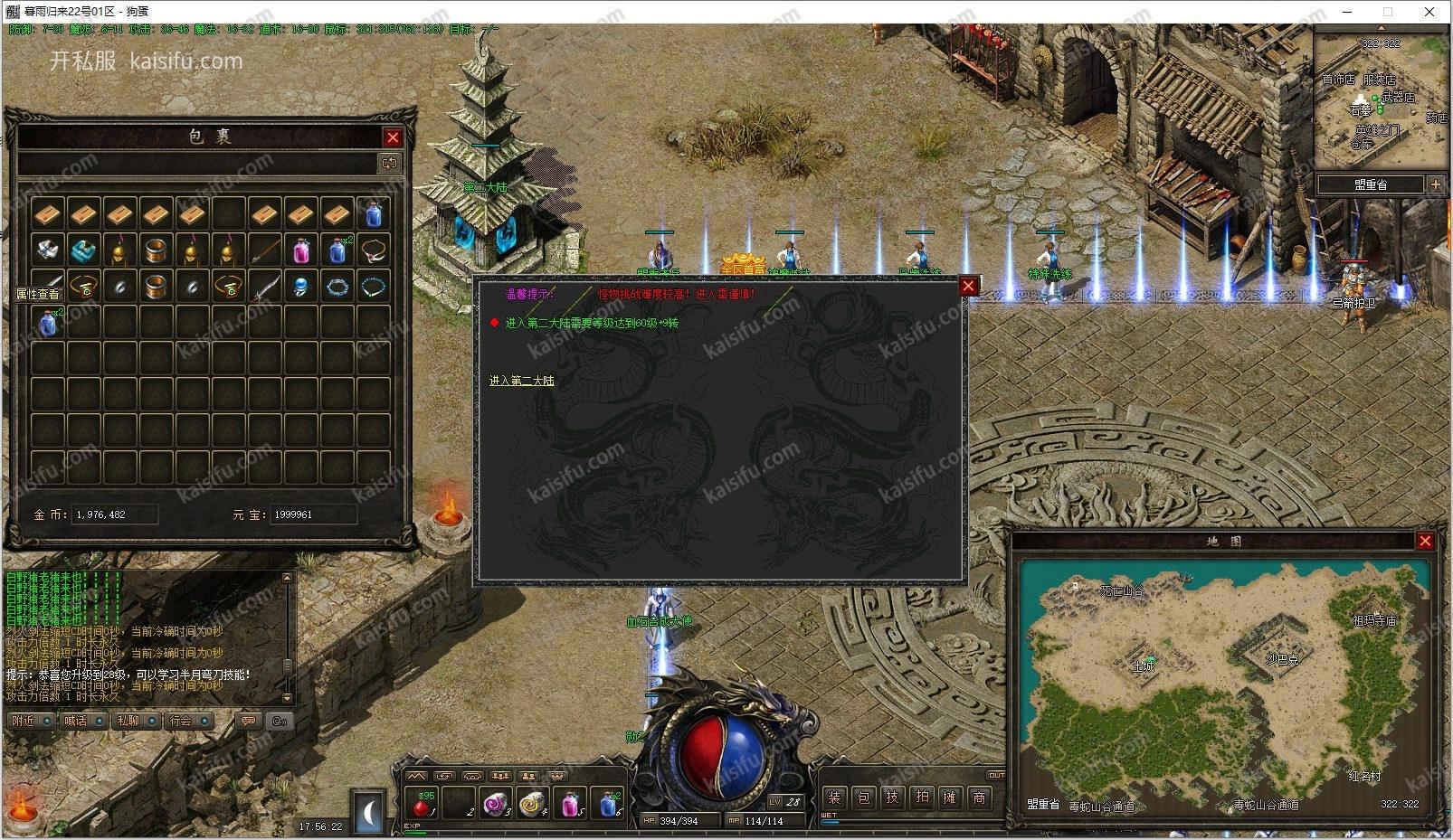
Task: Open the 技 skills button
Action: (892, 798)
